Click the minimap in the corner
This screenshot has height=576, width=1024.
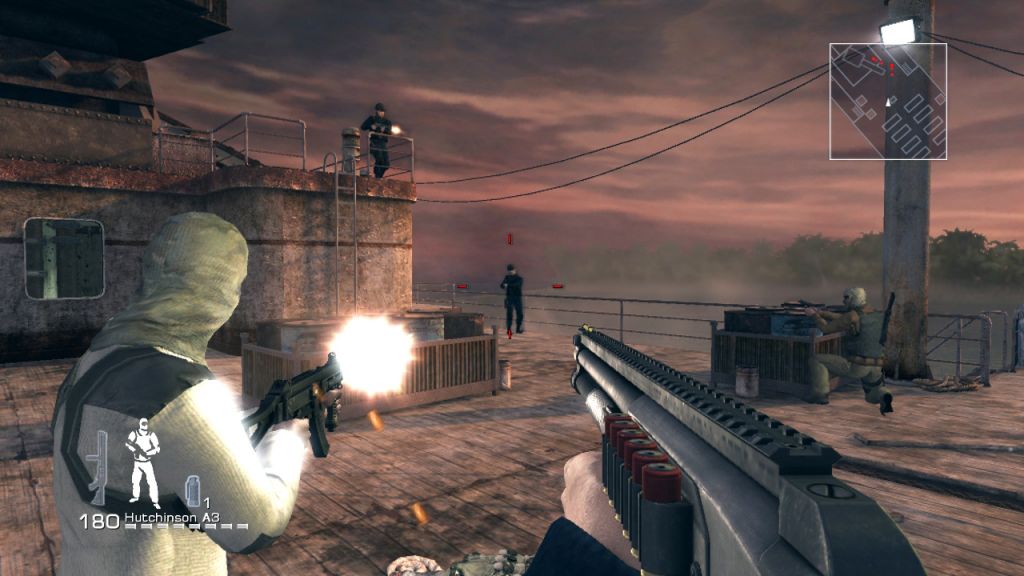pyautogui.click(x=888, y=101)
